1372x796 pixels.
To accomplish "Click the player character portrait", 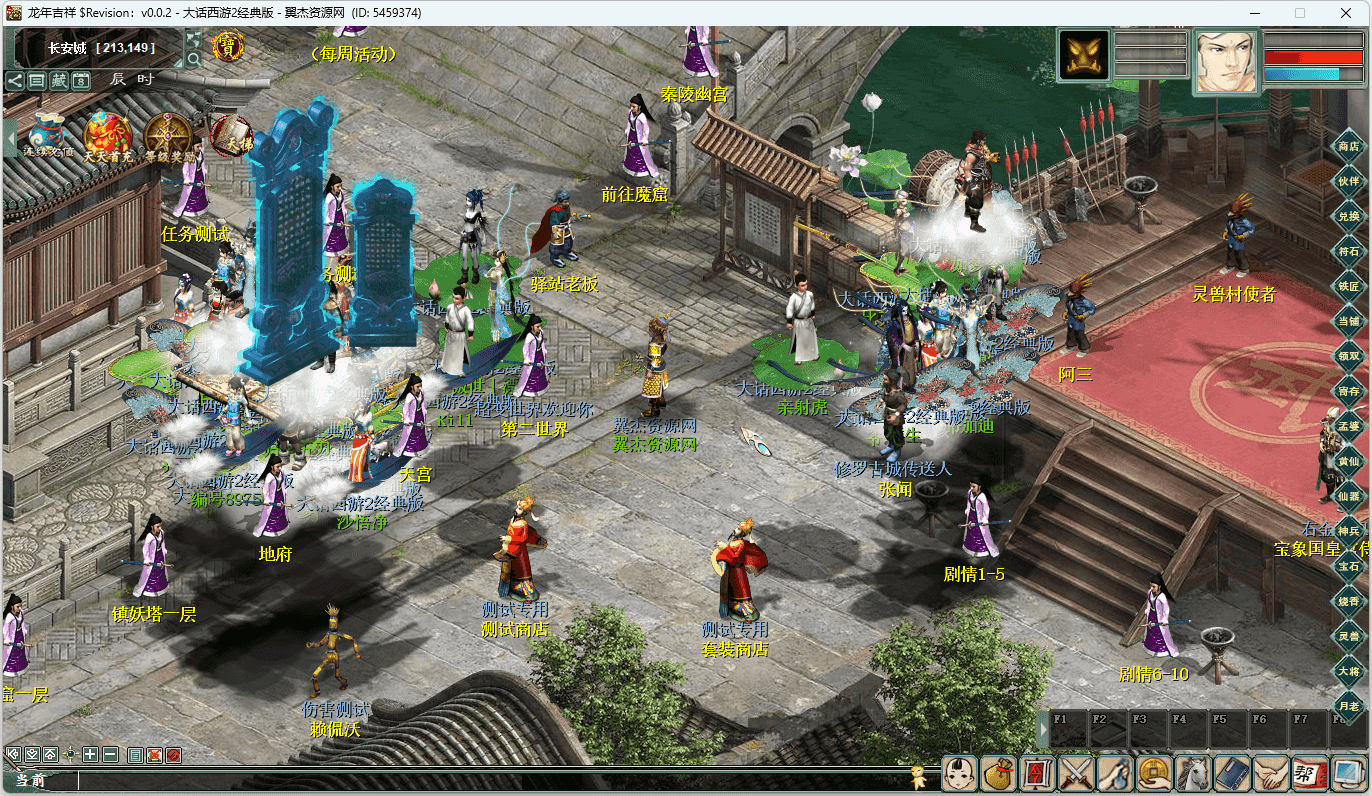I will (x=1226, y=60).
